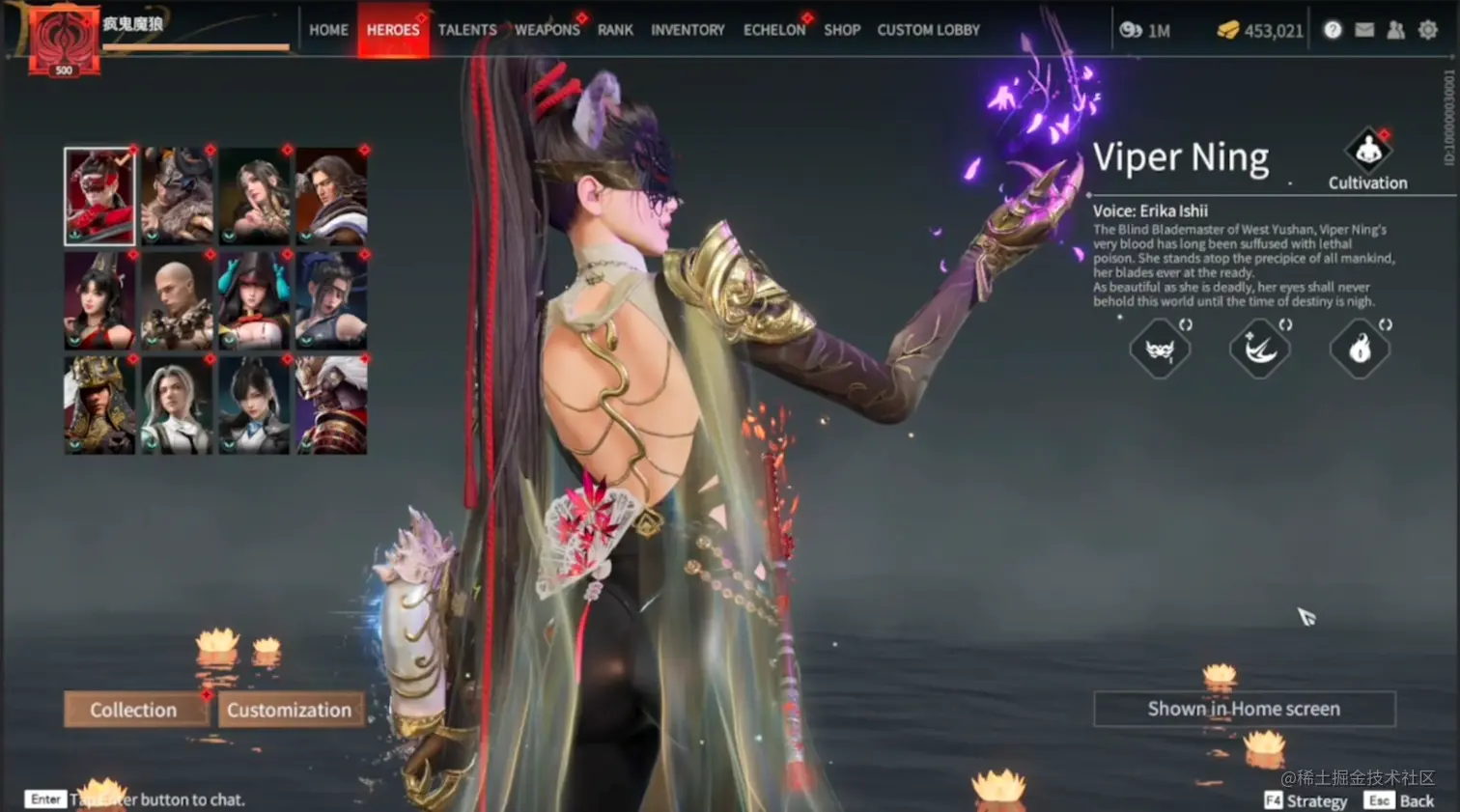1460x812 pixels.
Task: Open the RANK tab
Action: [x=615, y=30]
